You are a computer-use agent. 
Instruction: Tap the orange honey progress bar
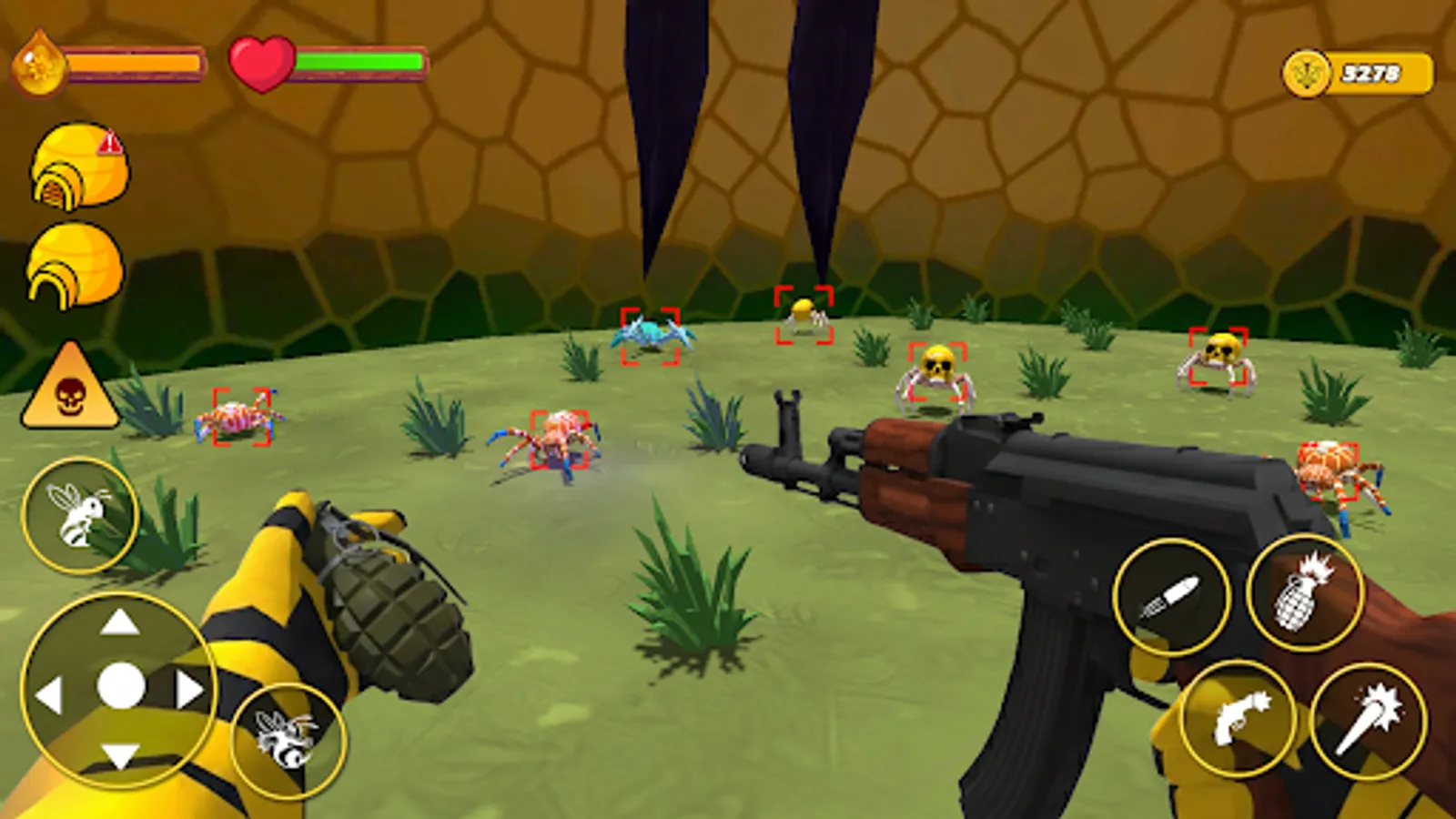click(x=132, y=64)
